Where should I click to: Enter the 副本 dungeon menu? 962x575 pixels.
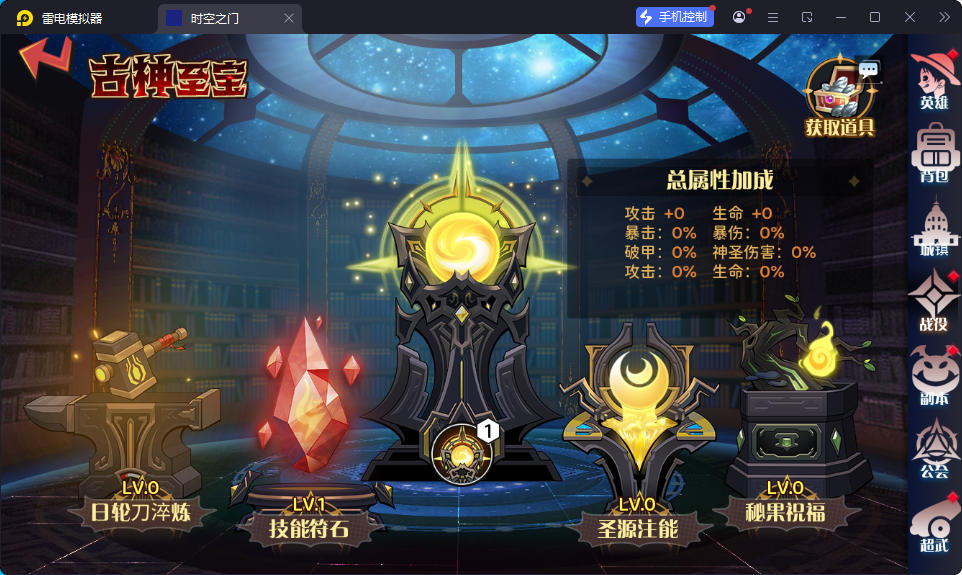[934, 375]
